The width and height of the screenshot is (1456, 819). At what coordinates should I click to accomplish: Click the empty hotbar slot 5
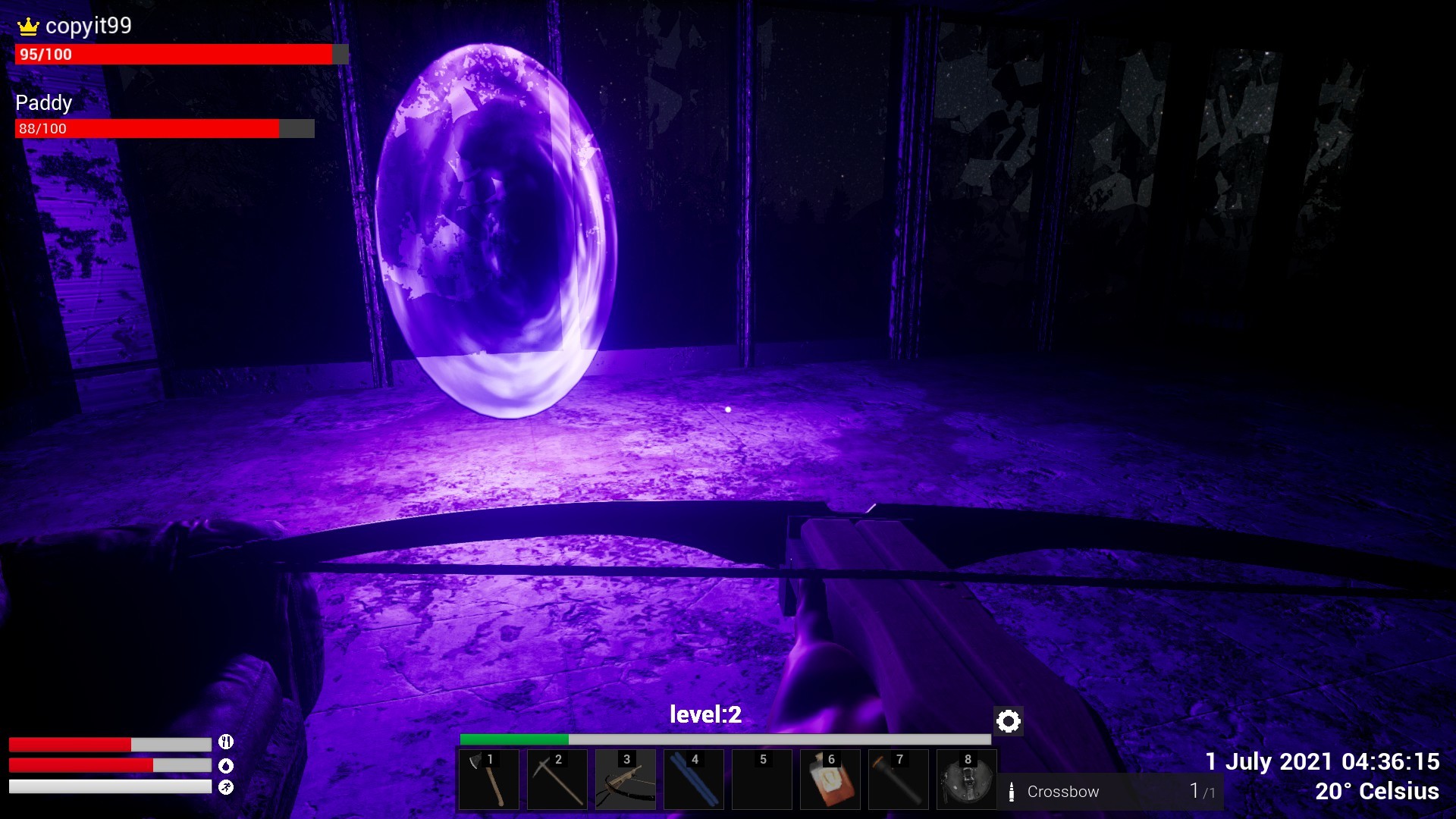tap(761, 780)
